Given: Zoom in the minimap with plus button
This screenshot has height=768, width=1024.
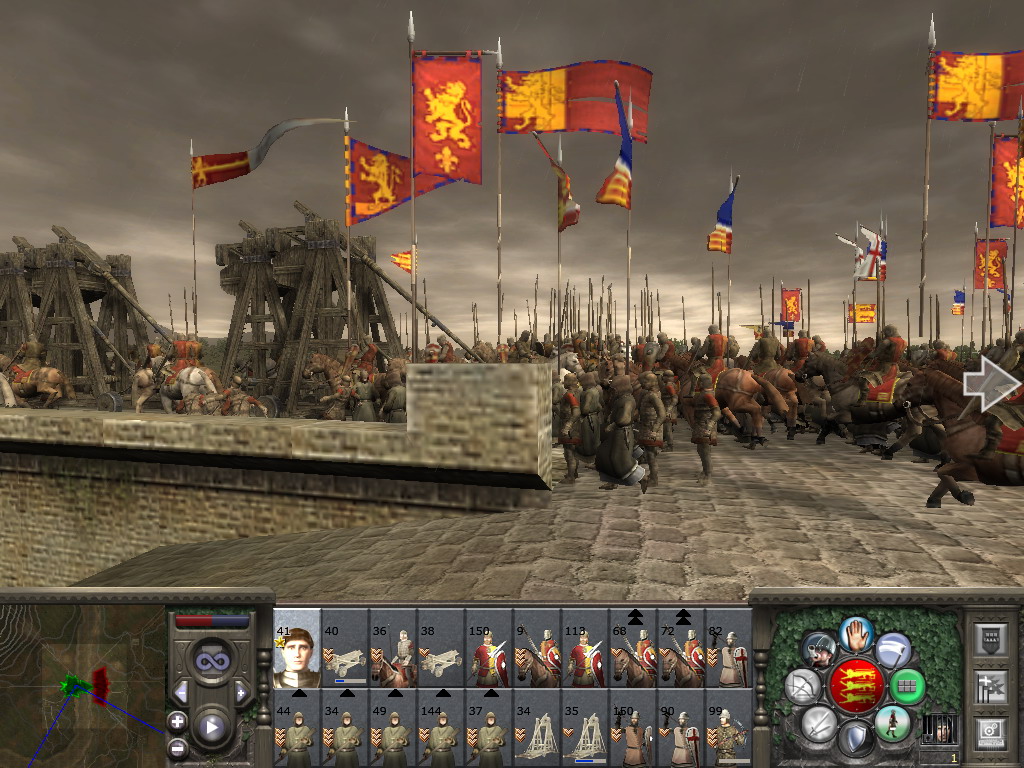Looking at the screenshot, I should (x=177, y=721).
